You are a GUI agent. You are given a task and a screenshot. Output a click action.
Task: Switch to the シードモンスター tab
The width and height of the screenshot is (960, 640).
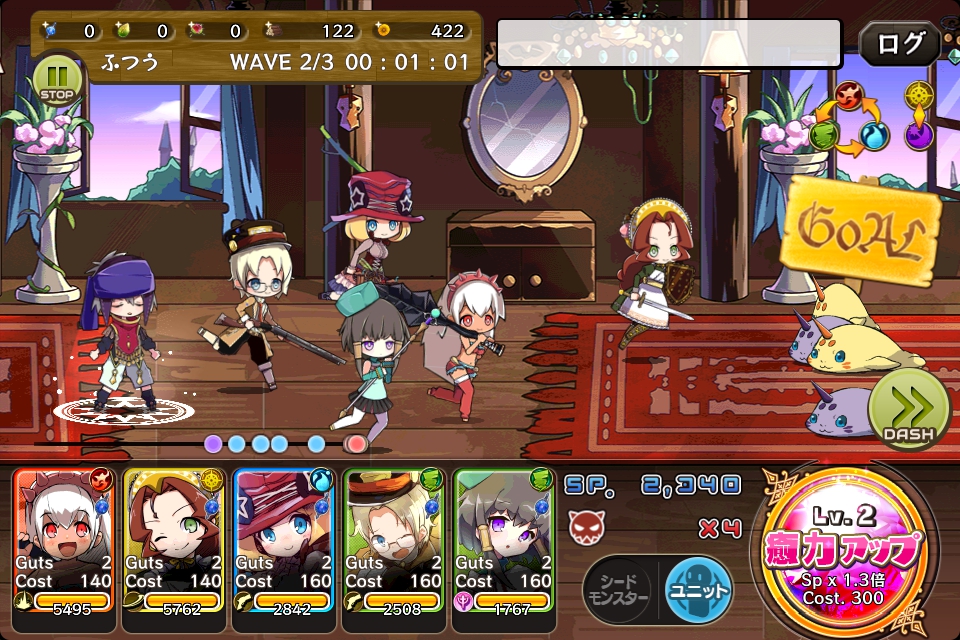(617, 586)
